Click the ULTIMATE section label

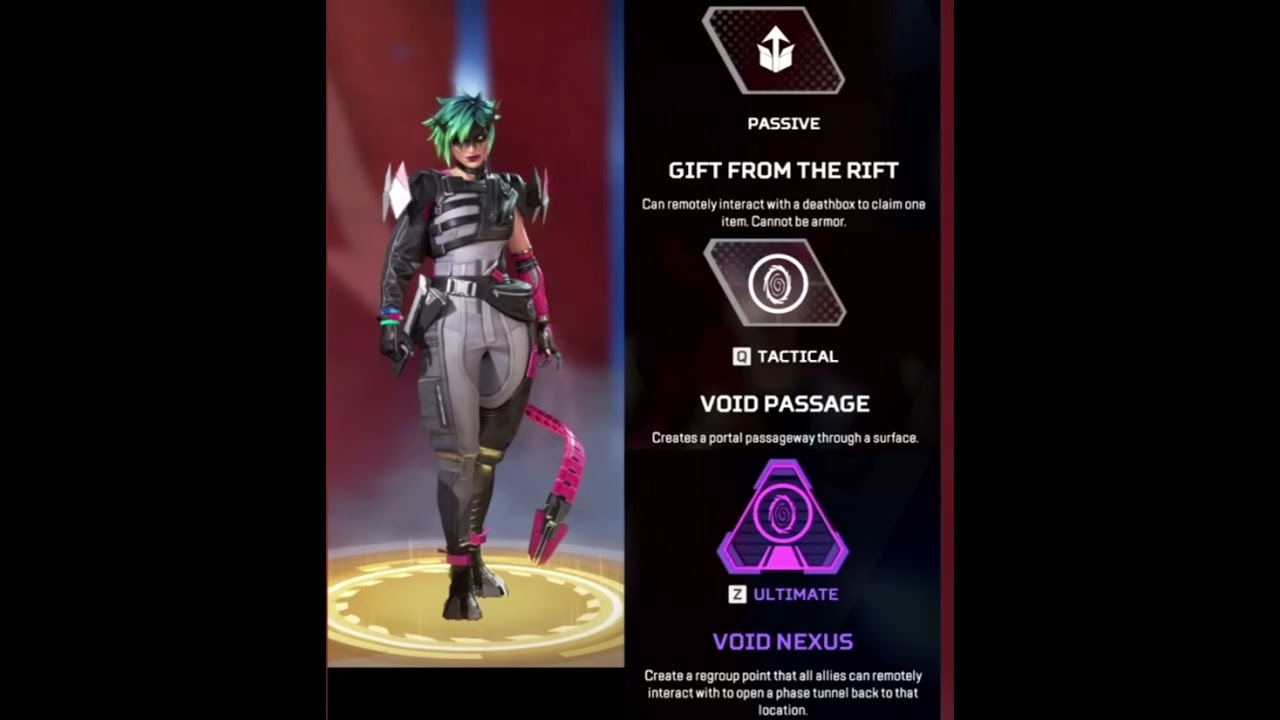(799, 594)
